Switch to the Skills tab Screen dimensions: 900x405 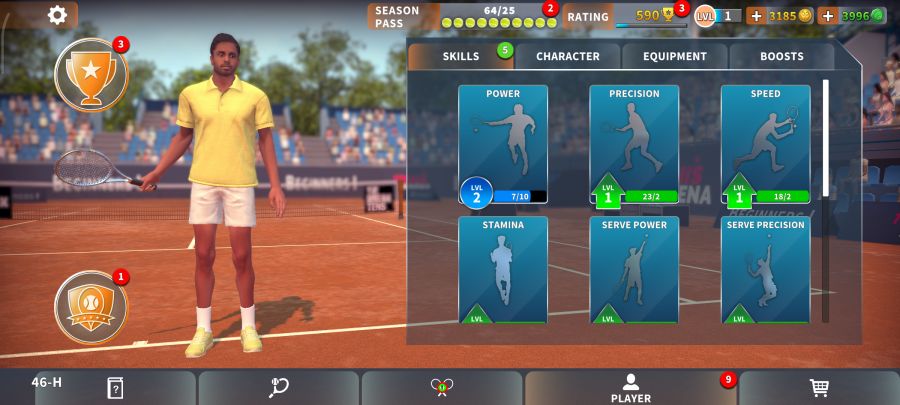click(461, 57)
